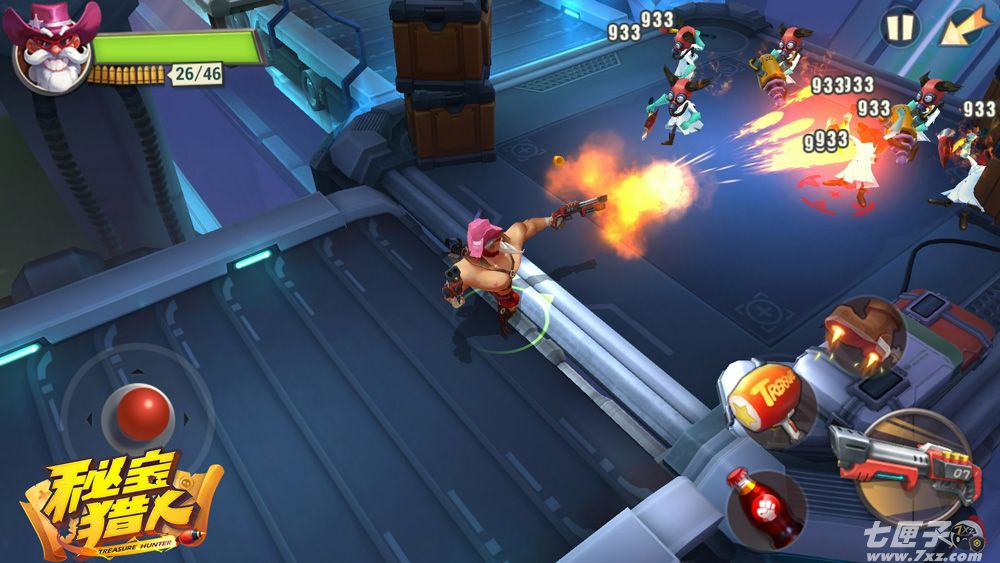This screenshot has height=563, width=1000.
Task: Tap the orange arrow button
Action: 962,27
